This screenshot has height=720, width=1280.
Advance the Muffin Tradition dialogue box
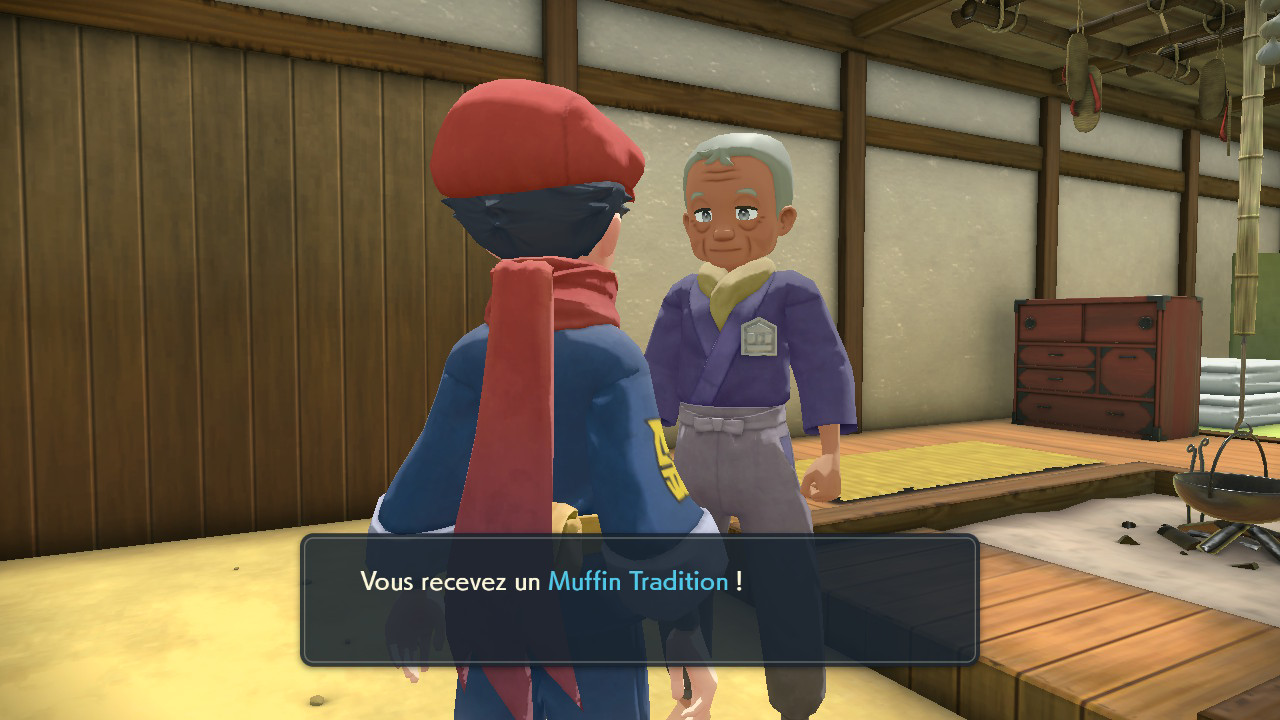click(x=639, y=600)
